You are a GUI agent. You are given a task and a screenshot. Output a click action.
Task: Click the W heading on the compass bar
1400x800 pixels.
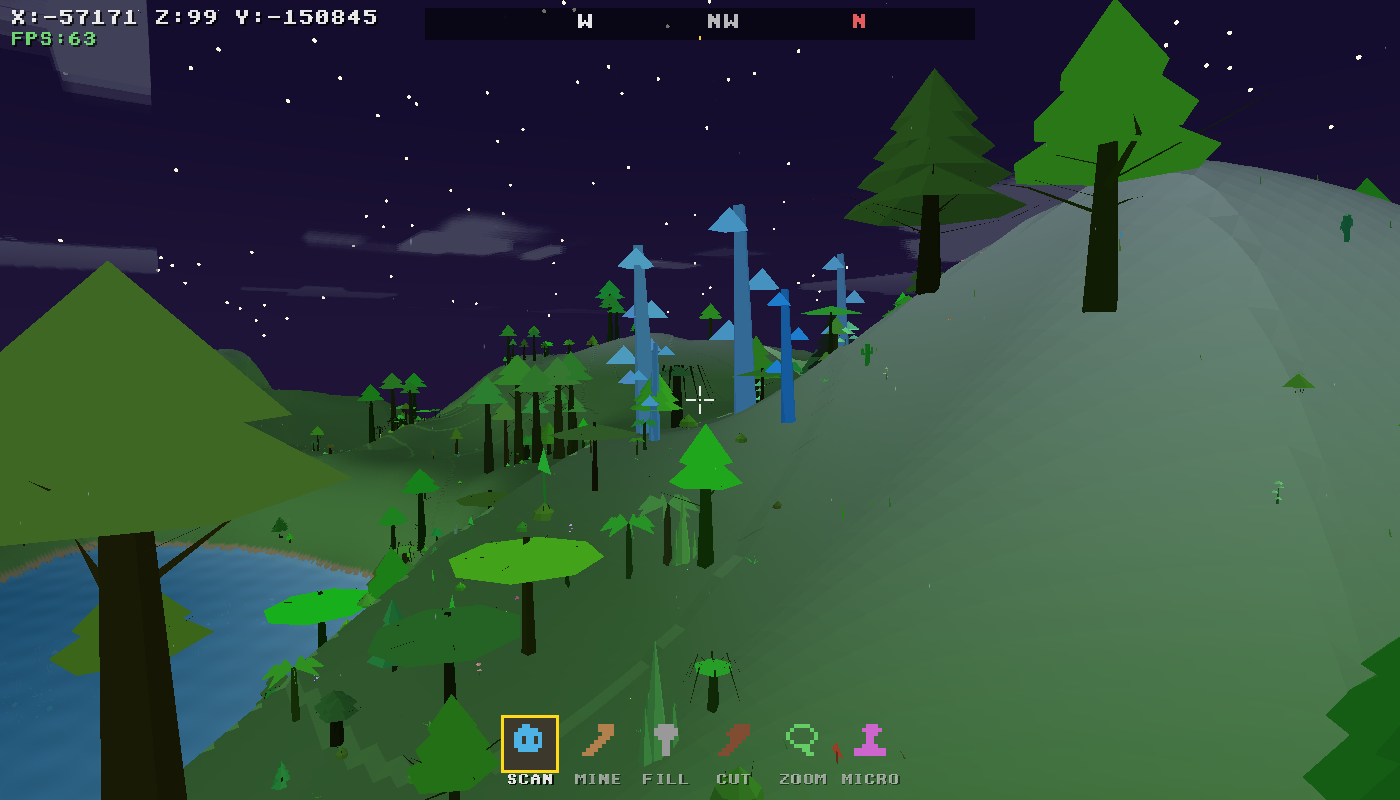click(x=583, y=21)
